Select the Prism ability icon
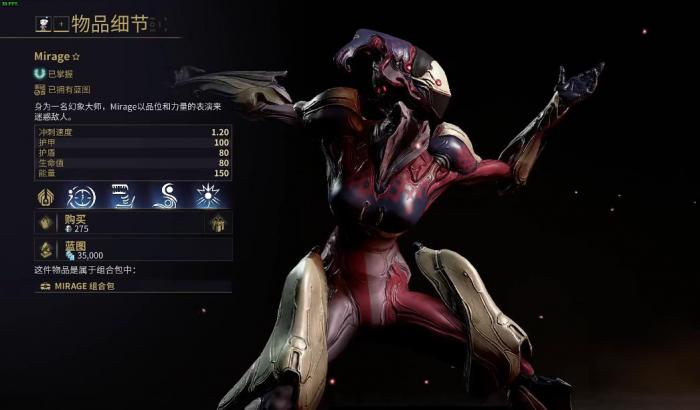Screen dimensions: 700x410 pyautogui.click(x=207, y=195)
